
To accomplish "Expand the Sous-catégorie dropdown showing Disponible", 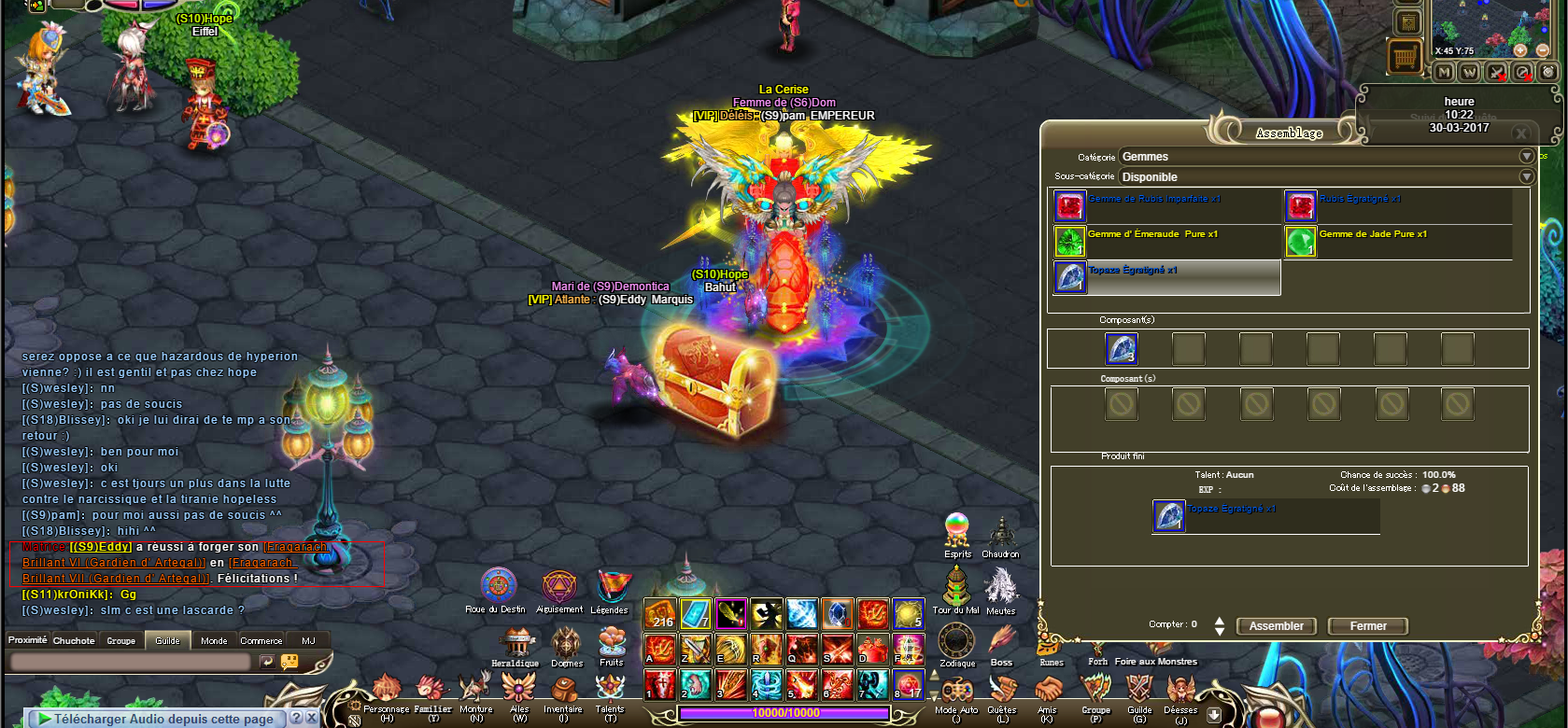I will point(1526,176).
